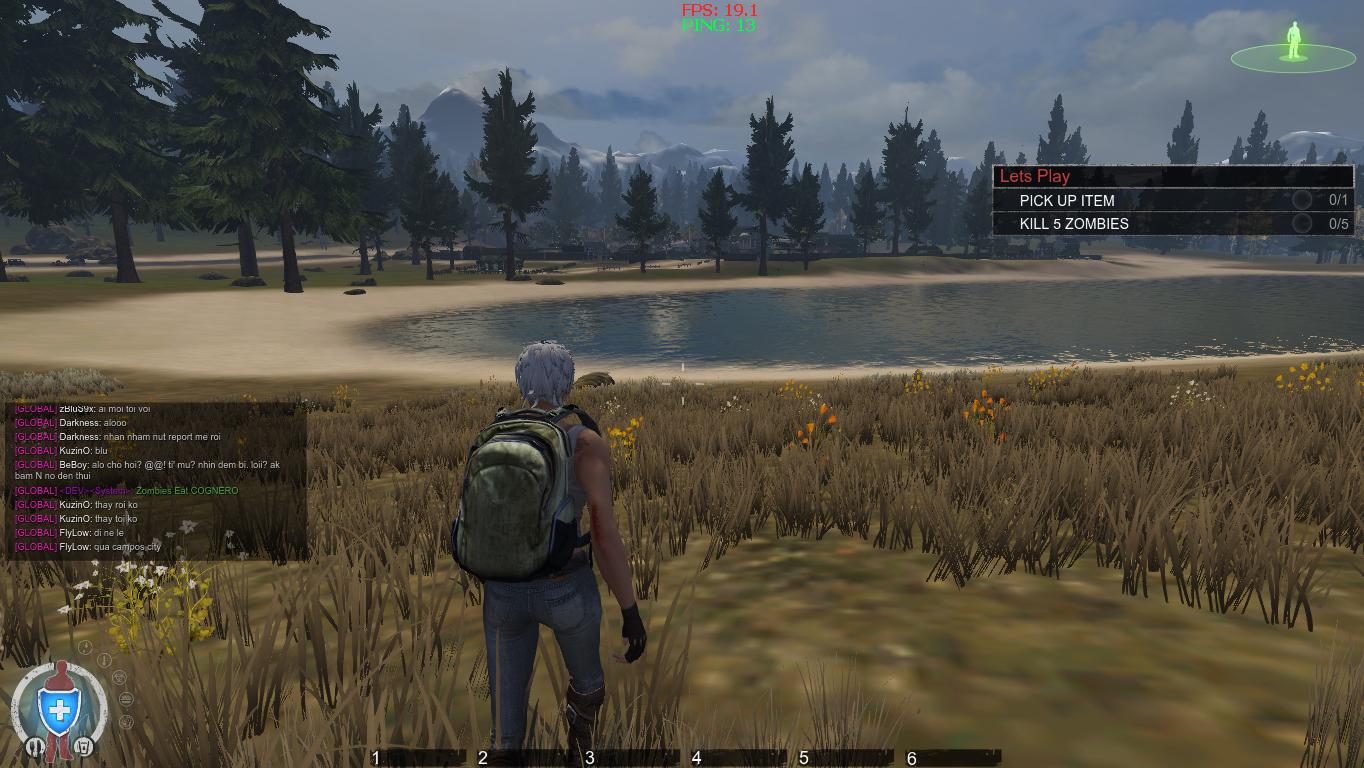Open the KILL 5 ZOMBIES objective
The width and height of the screenshot is (1364, 768).
pyautogui.click(x=1072, y=223)
